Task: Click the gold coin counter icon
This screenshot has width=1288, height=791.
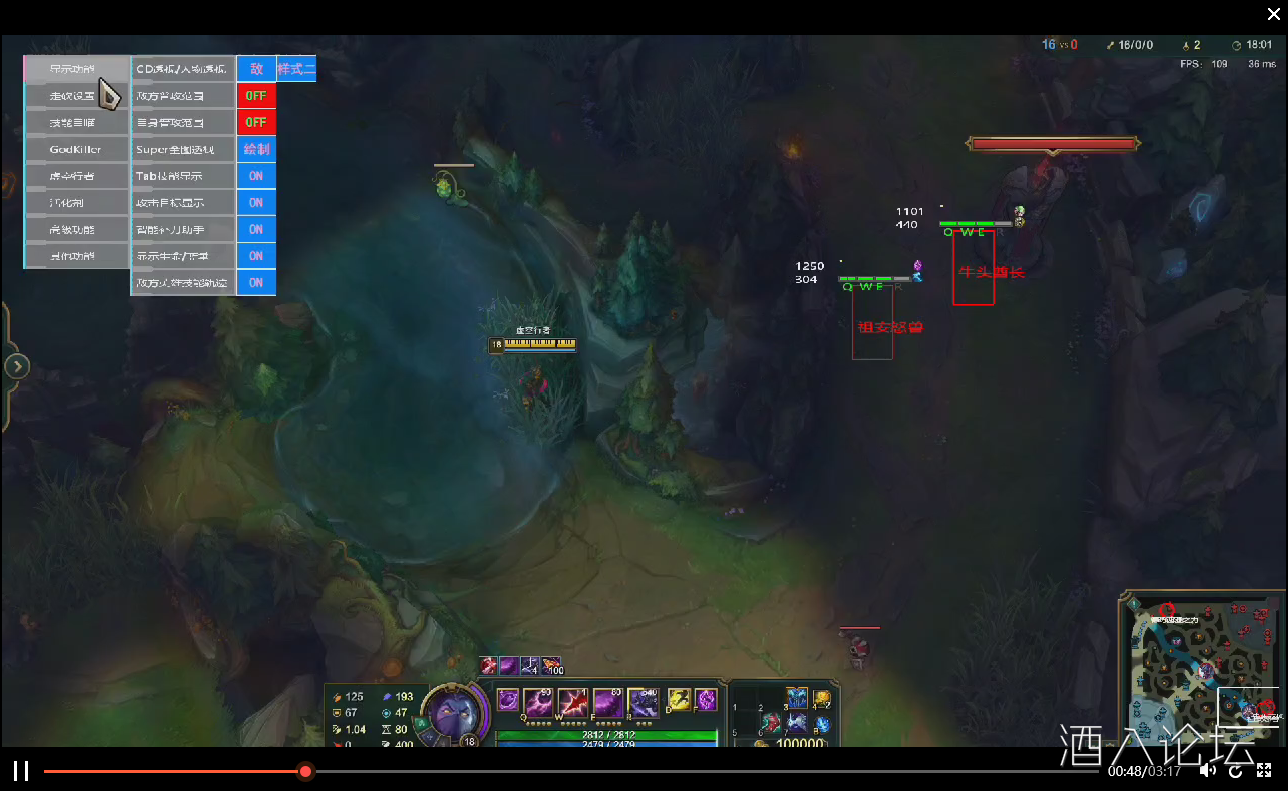Action: point(762,744)
